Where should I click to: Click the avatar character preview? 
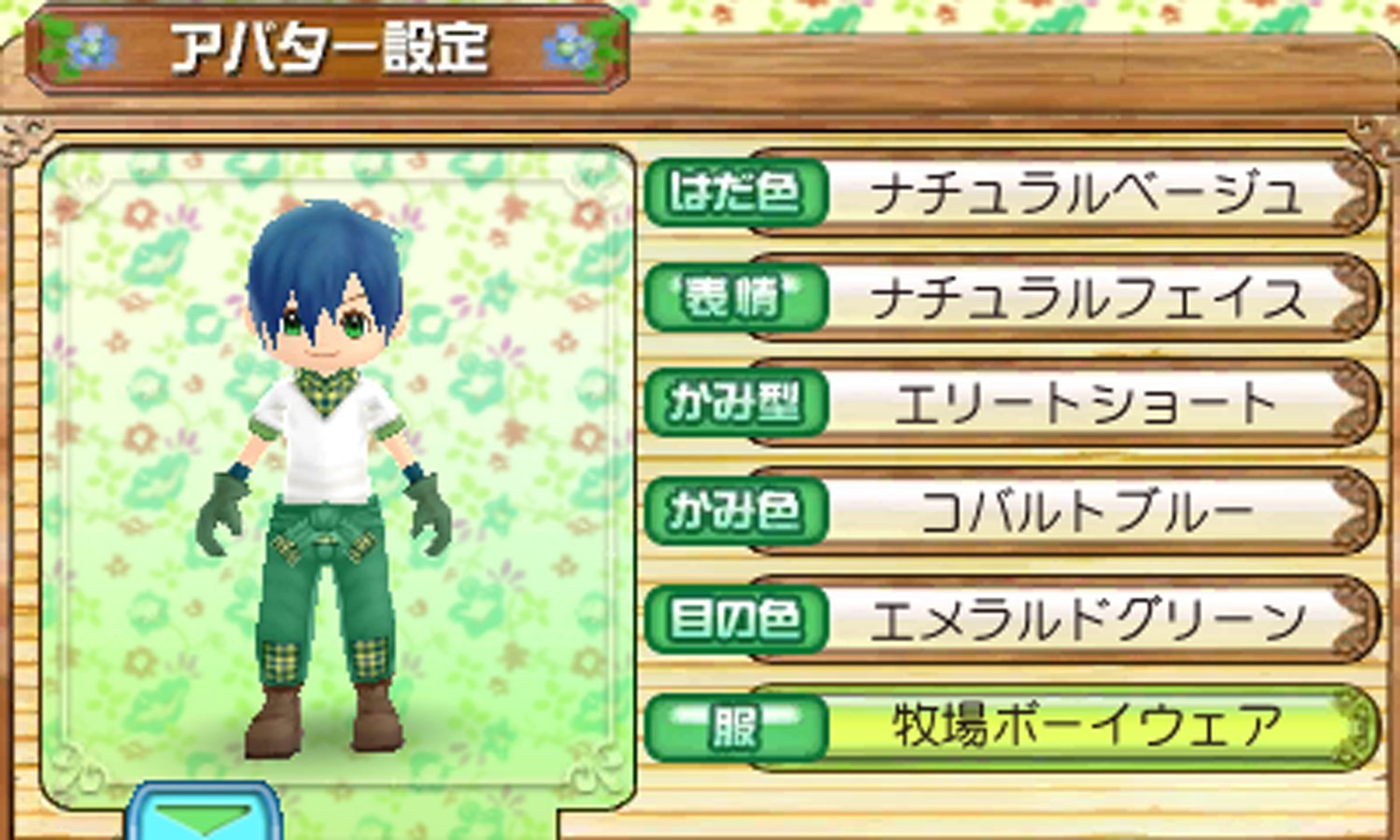(x=327, y=467)
